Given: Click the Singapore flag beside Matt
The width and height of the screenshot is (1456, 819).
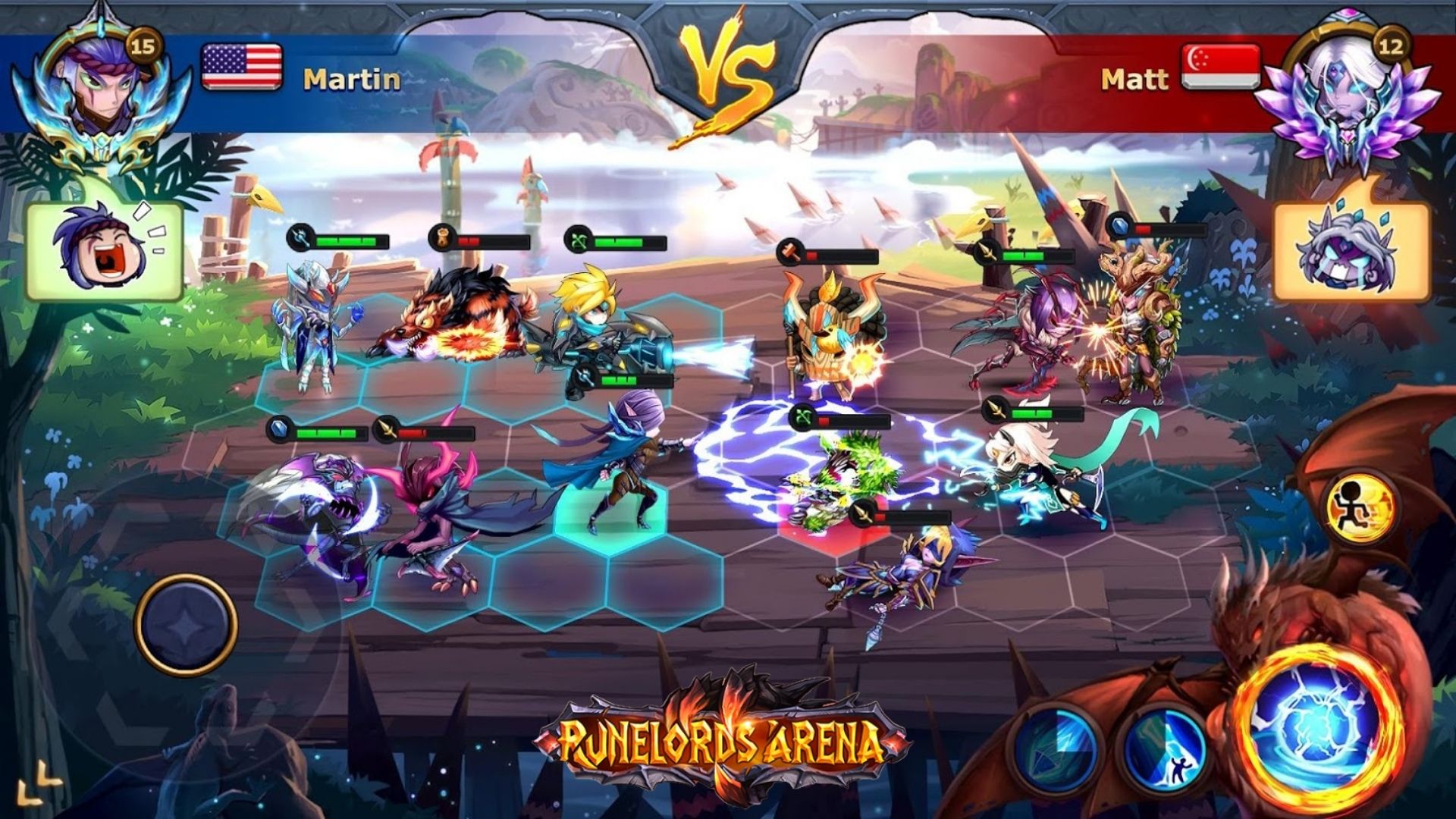Looking at the screenshot, I should pyautogui.click(x=1220, y=67).
